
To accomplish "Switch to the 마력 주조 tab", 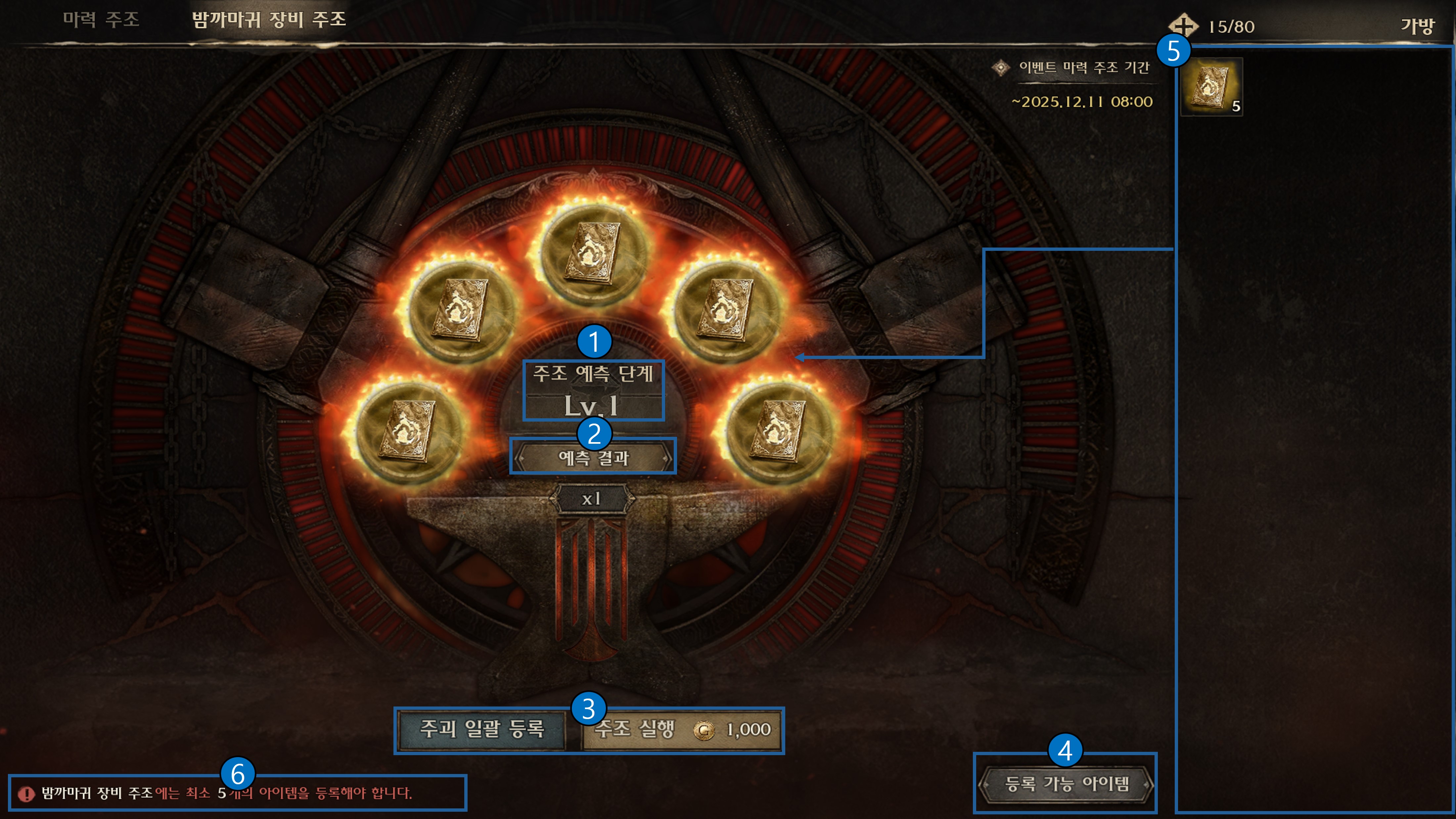I will (x=101, y=20).
